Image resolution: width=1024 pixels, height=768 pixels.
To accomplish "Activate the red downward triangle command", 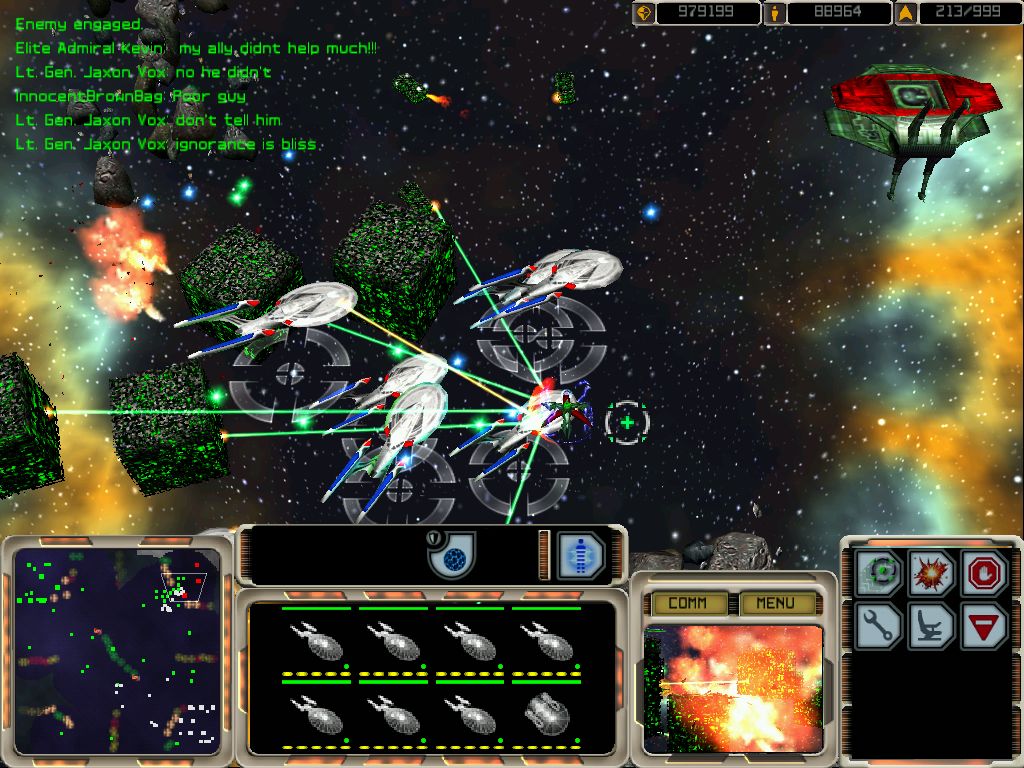I will 983,627.
